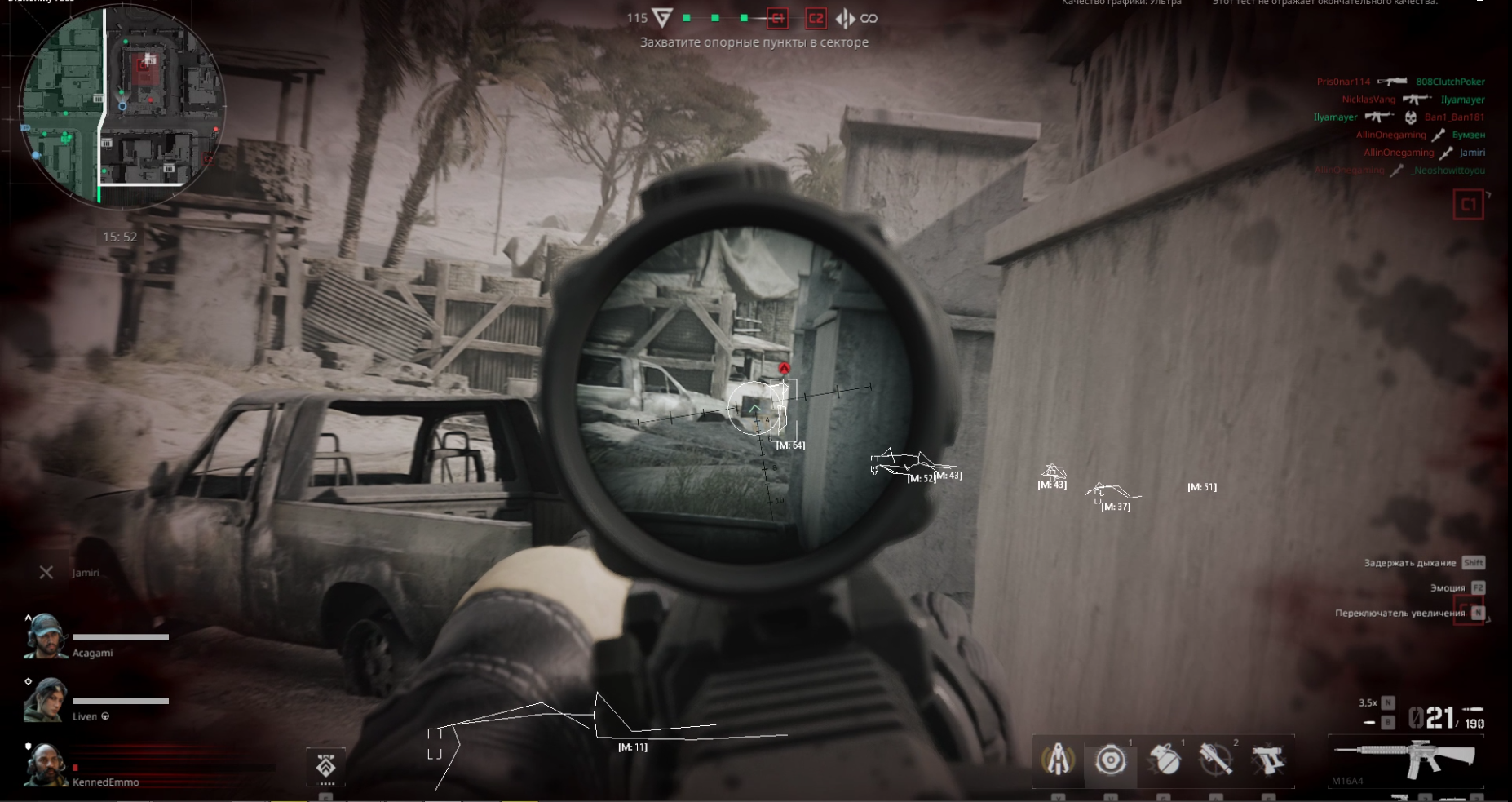
Task: Select the underbarrel grenade launcher icon
Action: [x=1214, y=760]
